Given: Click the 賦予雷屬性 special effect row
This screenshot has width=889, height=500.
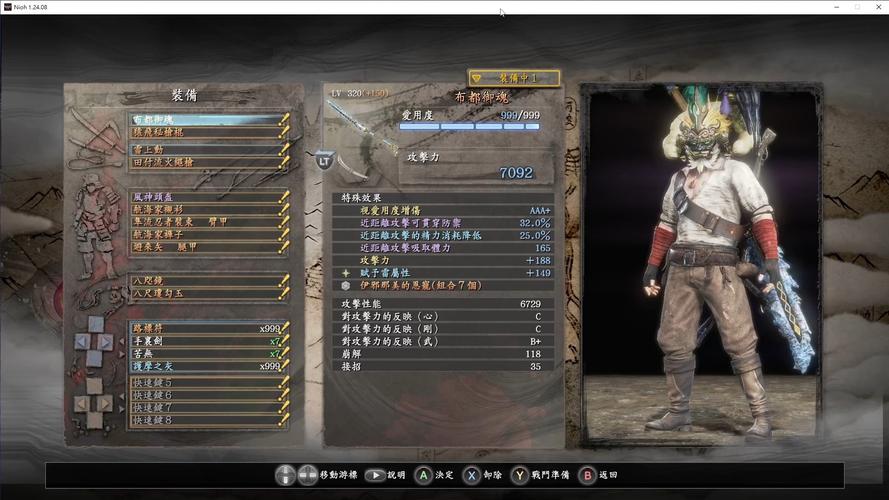Looking at the screenshot, I should (x=445, y=273).
